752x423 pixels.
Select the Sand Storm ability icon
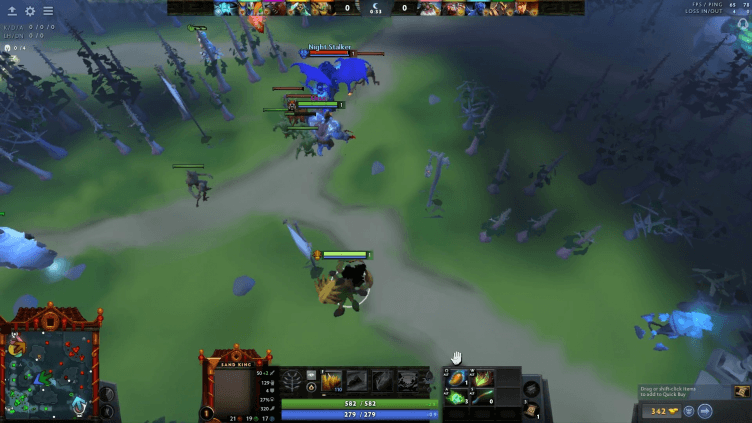click(x=356, y=380)
